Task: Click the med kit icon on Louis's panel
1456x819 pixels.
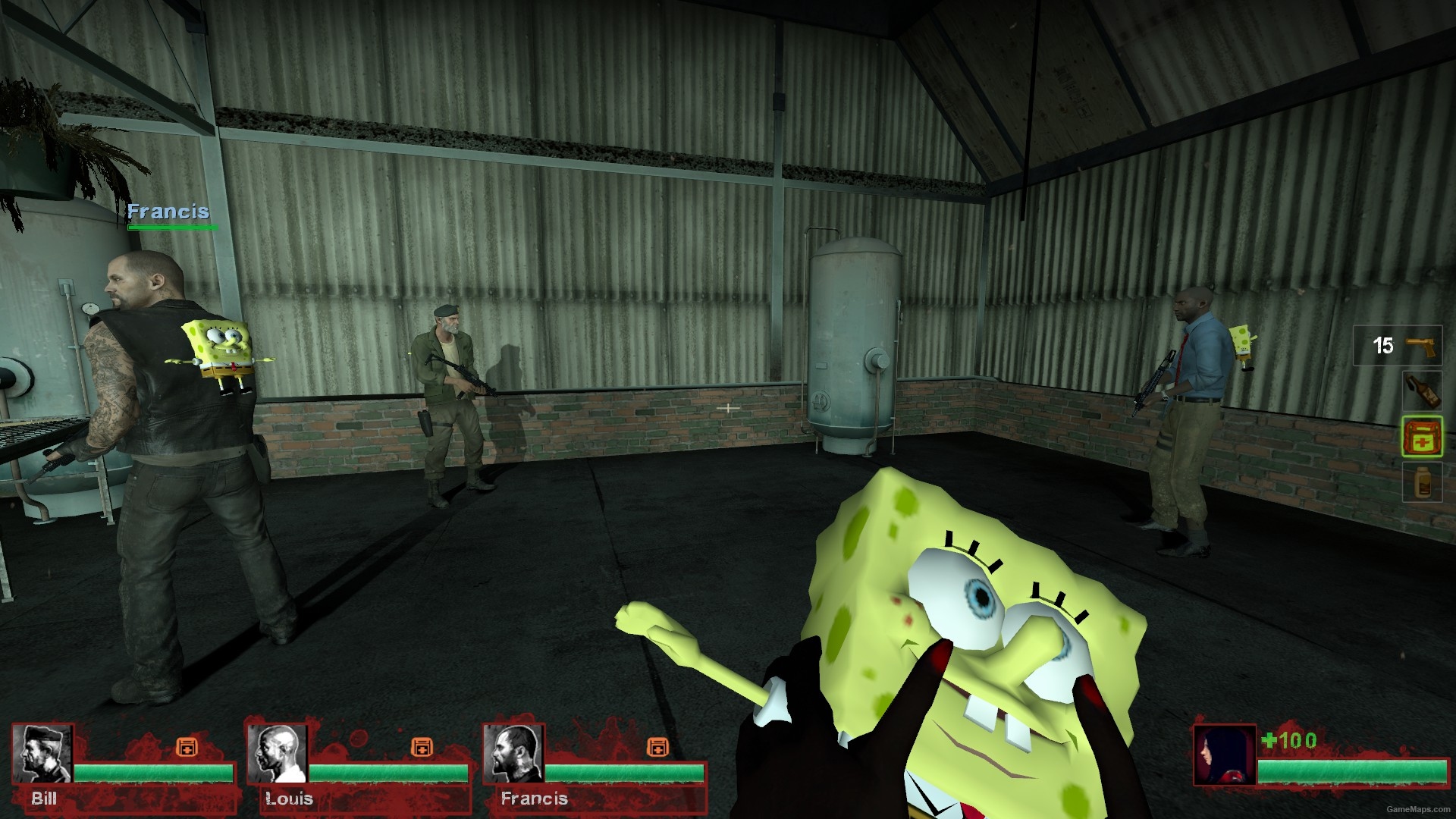Action: [x=421, y=746]
